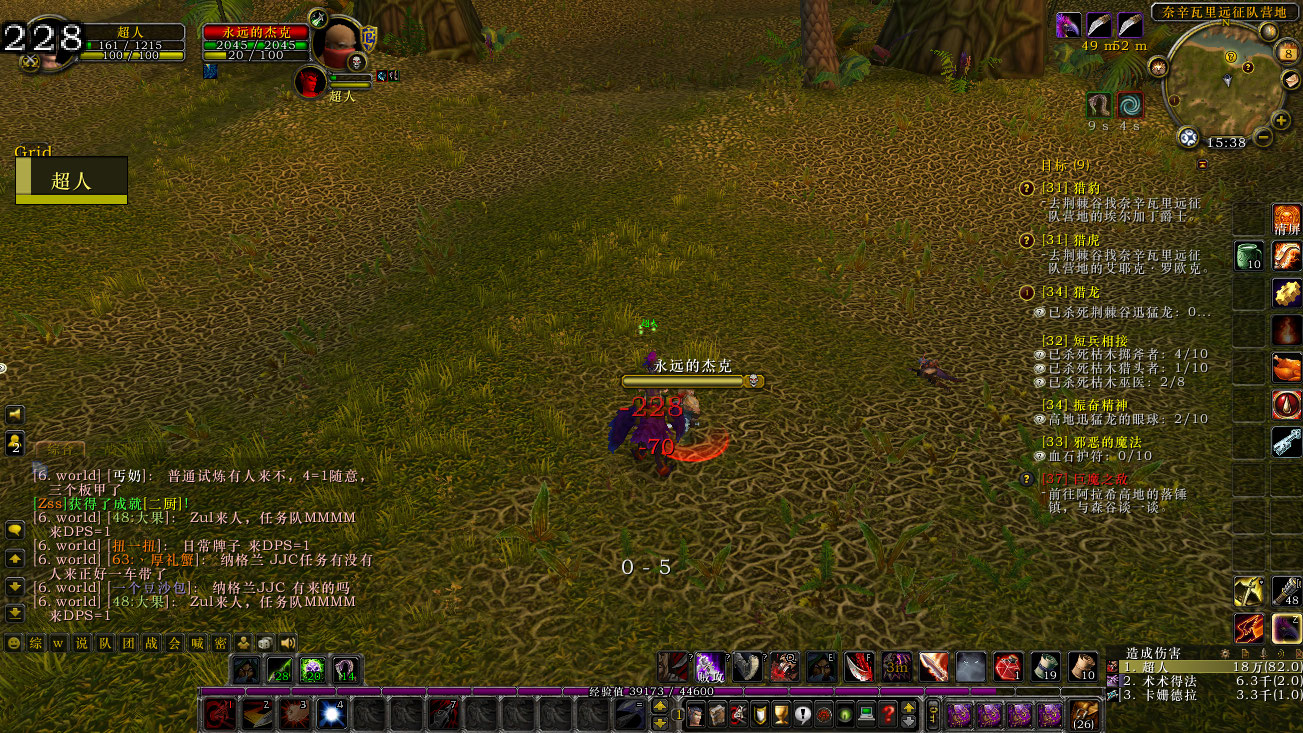
Task: Zoom in the minimap with the plus button
Action: [x=1280, y=120]
